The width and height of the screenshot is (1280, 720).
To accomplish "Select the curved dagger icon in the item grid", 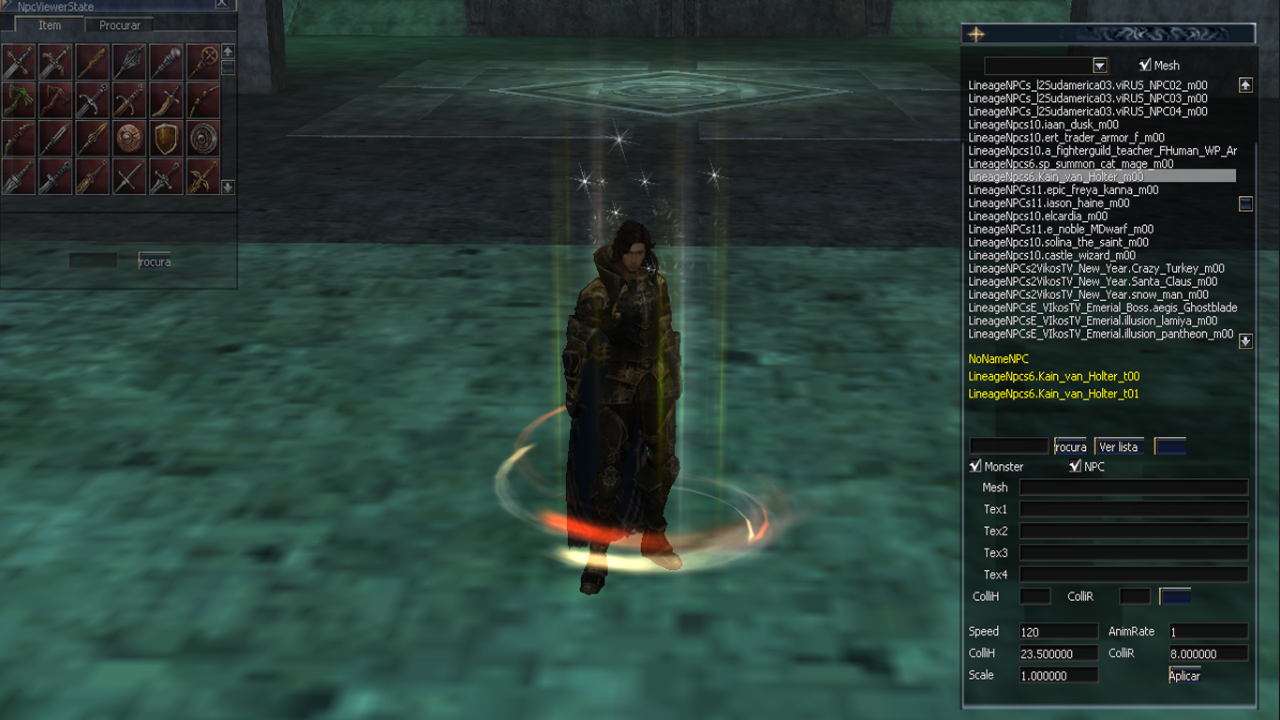I will point(165,100).
